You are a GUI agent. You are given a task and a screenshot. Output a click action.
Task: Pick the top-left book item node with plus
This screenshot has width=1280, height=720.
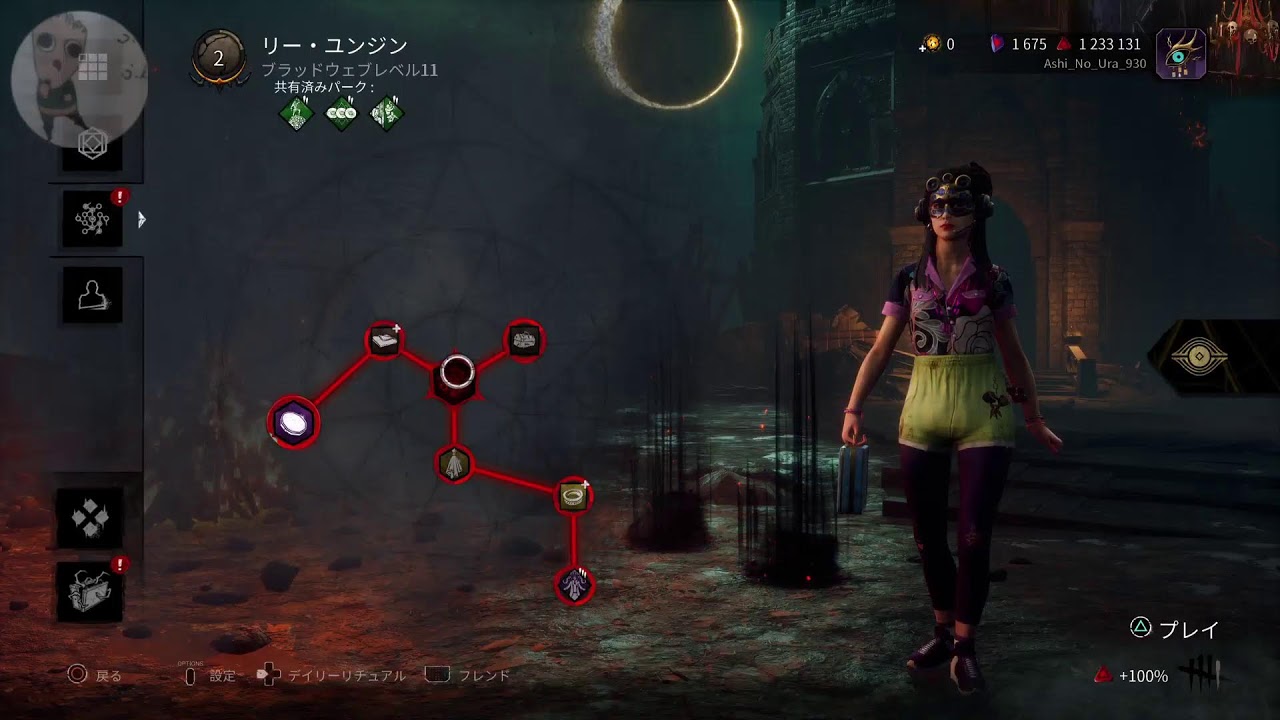pyautogui.click(x=385, y=341)
